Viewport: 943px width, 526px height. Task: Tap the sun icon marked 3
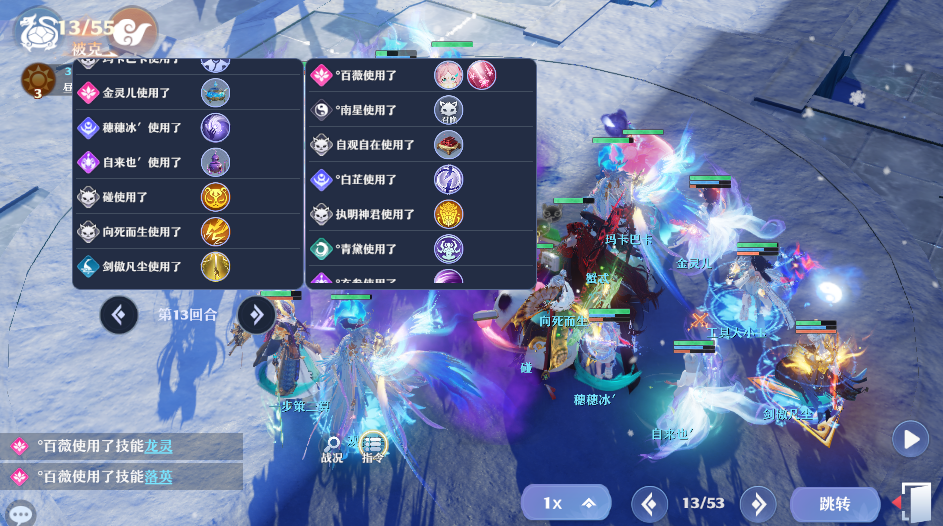coord(38,79)
